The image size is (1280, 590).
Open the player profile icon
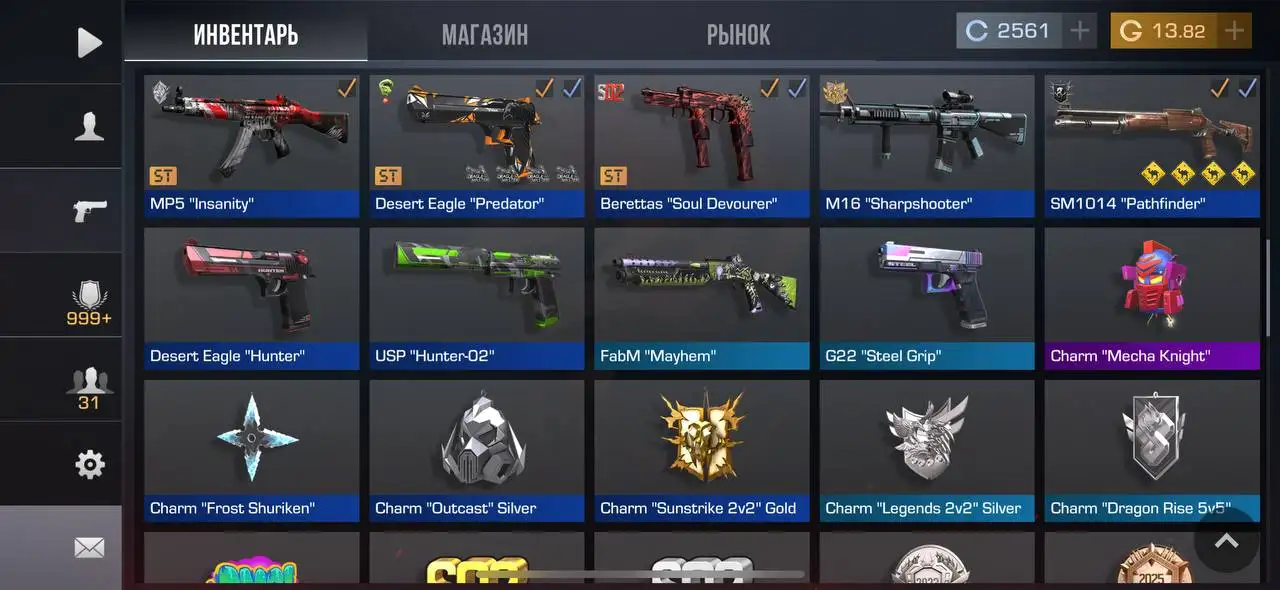point(89,127)
